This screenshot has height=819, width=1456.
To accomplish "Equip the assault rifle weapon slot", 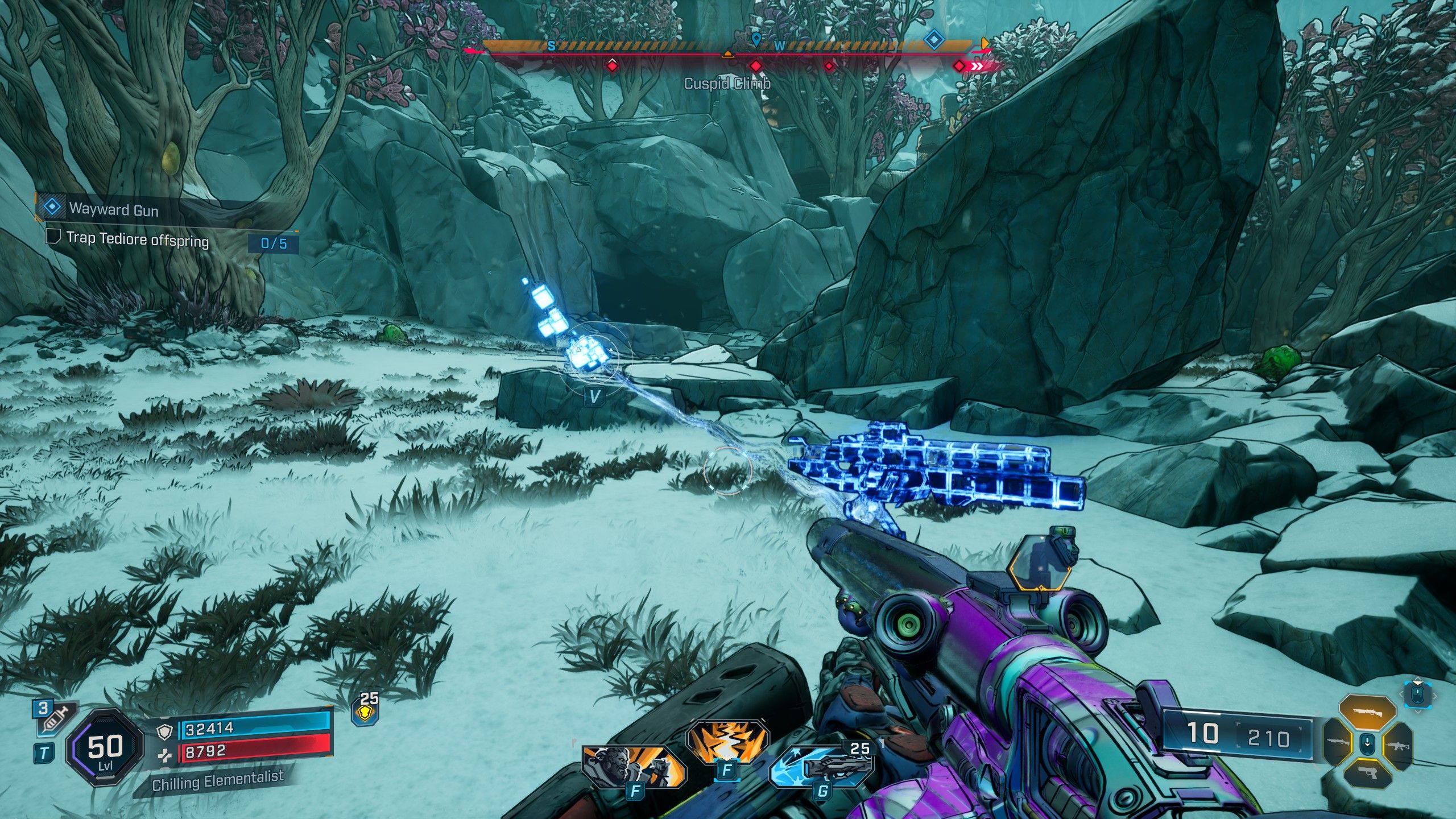I will pos(1397,742).
